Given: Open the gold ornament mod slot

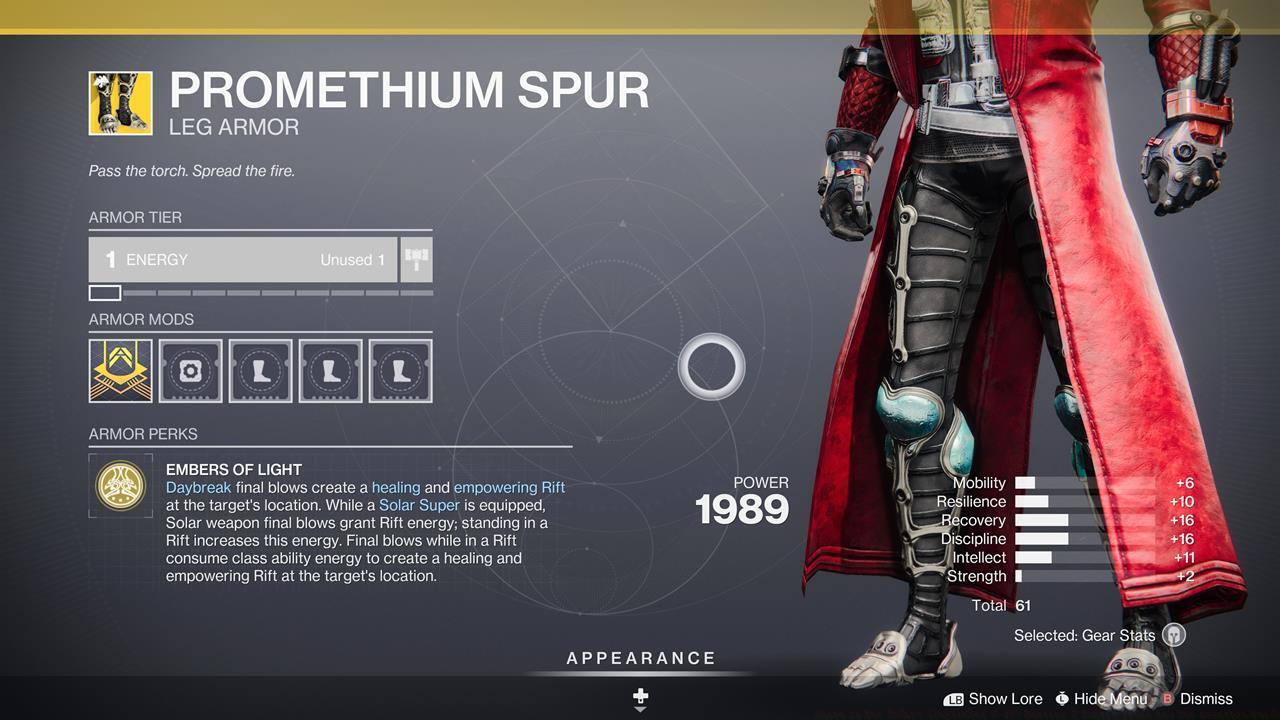Looking at the screenshot, I should (x=120, y=370).
